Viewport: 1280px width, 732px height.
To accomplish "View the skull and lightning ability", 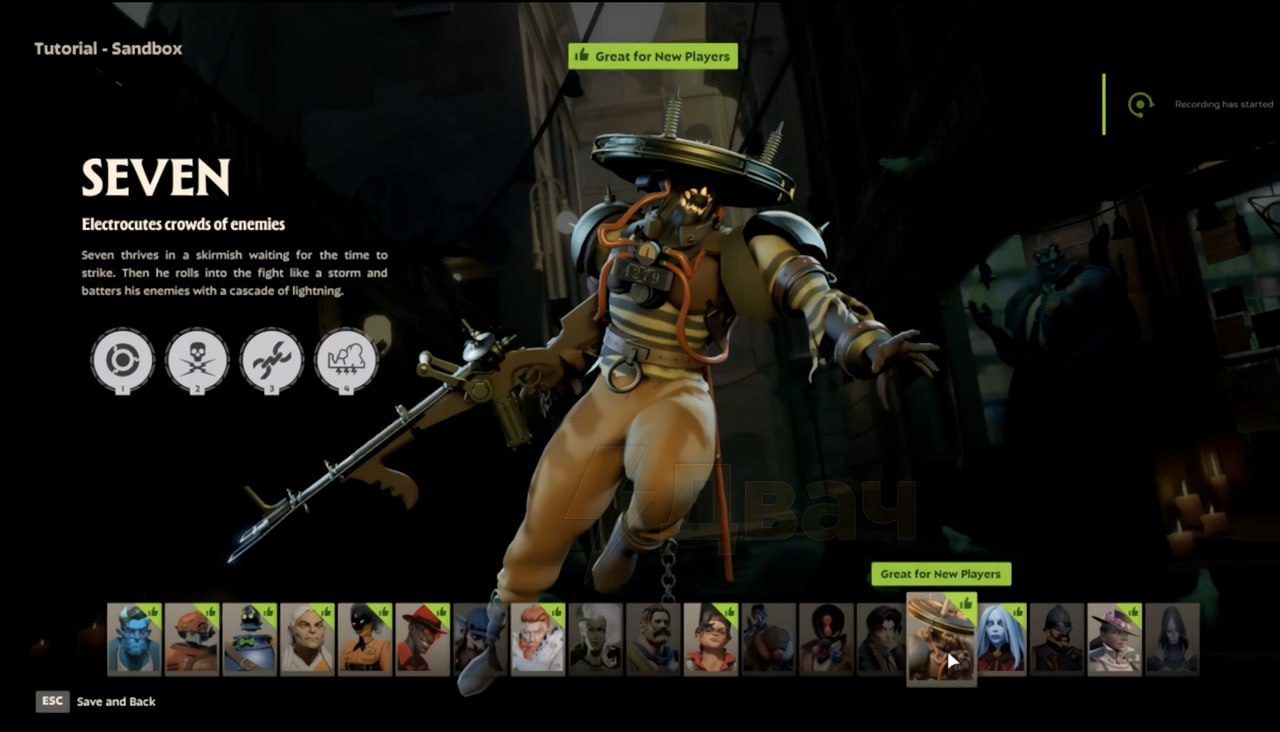I will click(197, 359).
